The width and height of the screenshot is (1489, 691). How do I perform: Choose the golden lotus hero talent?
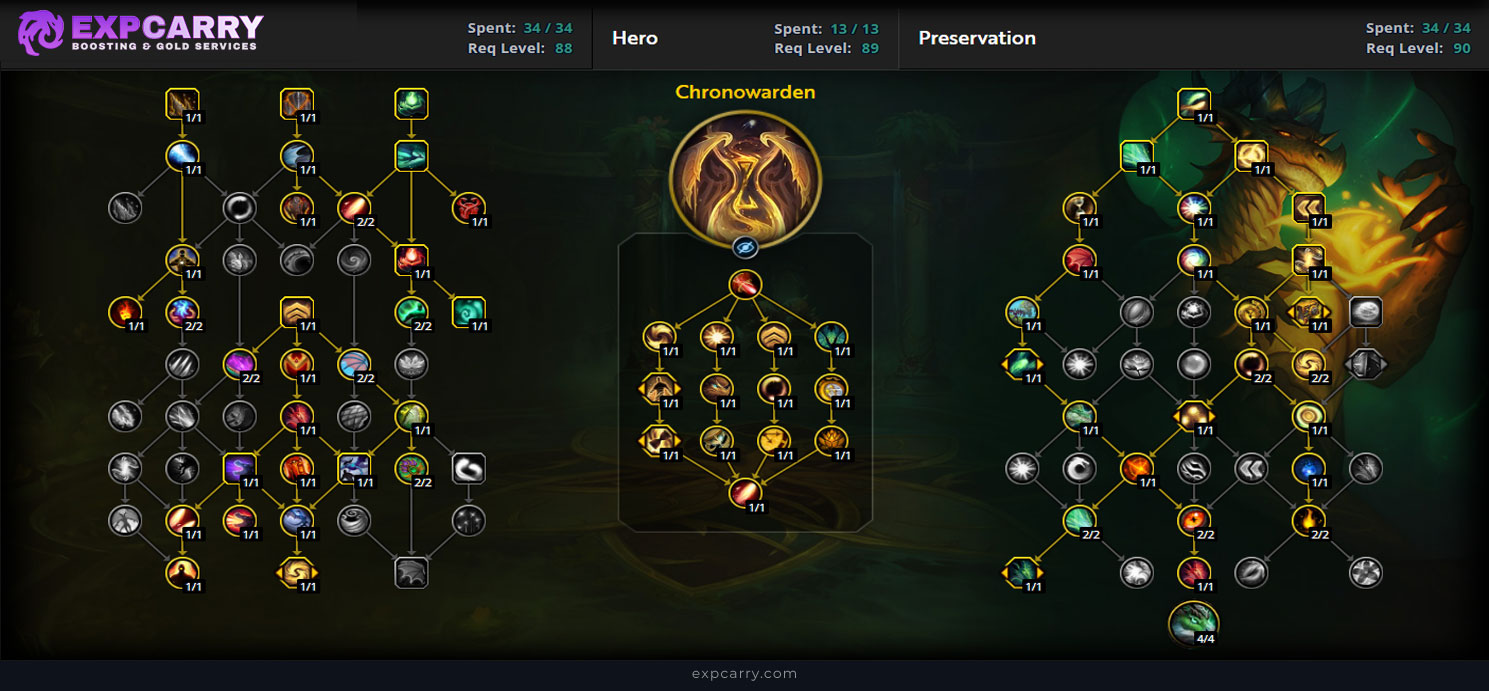[831, 439]
